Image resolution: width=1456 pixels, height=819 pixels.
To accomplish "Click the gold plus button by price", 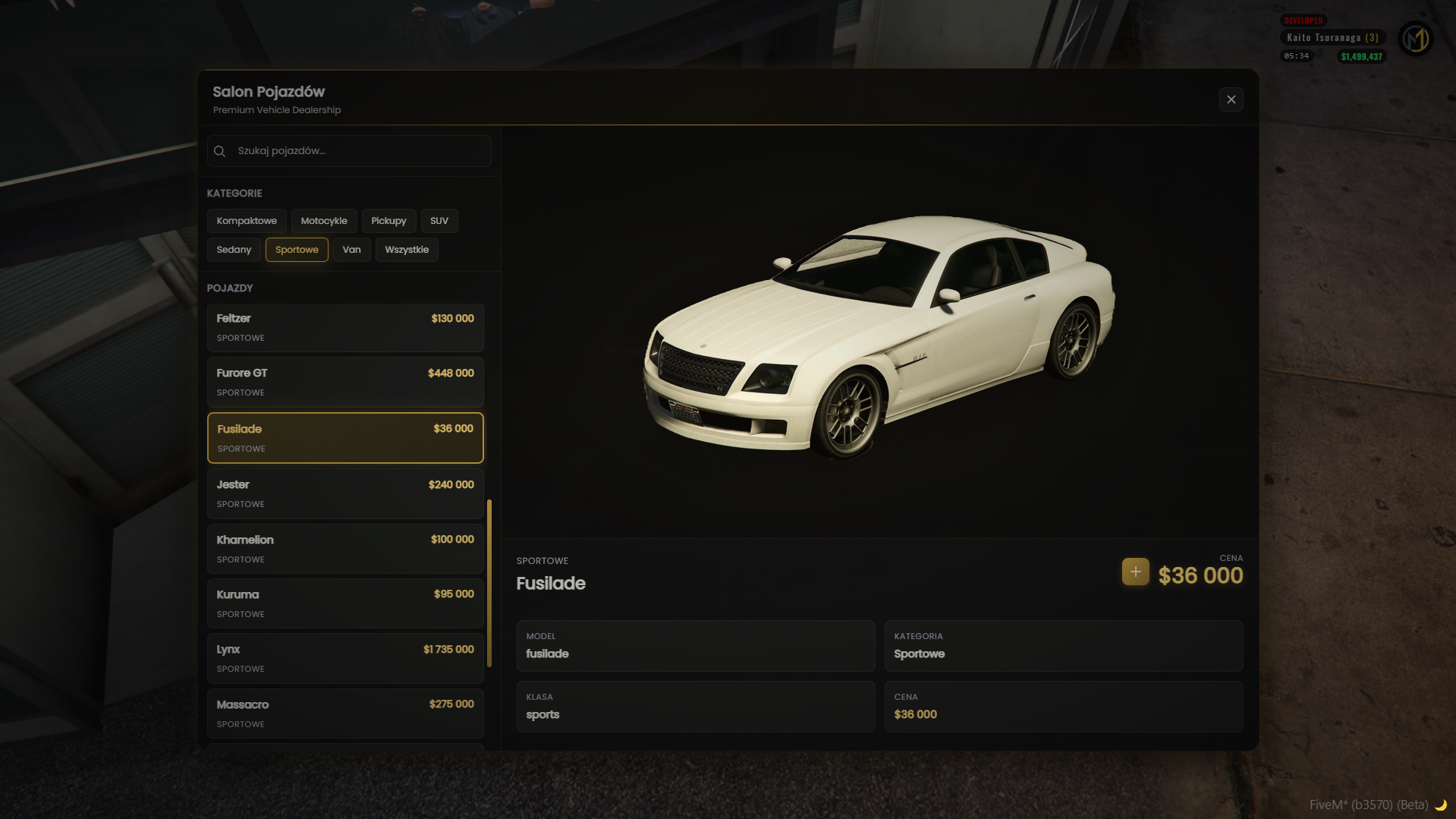I will (1135, 572).
